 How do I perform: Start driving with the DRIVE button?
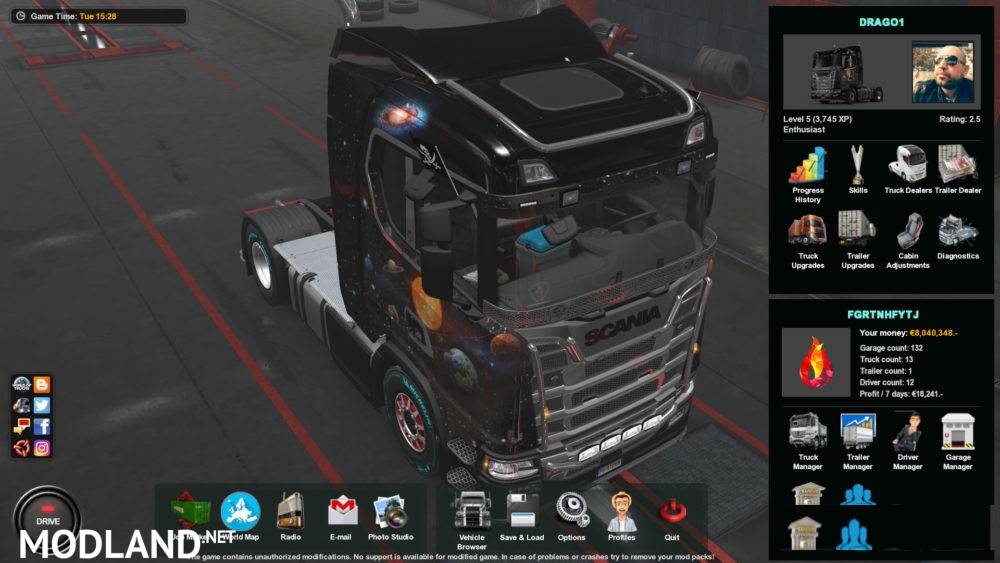pyautogui.click(x=47, y=517)
